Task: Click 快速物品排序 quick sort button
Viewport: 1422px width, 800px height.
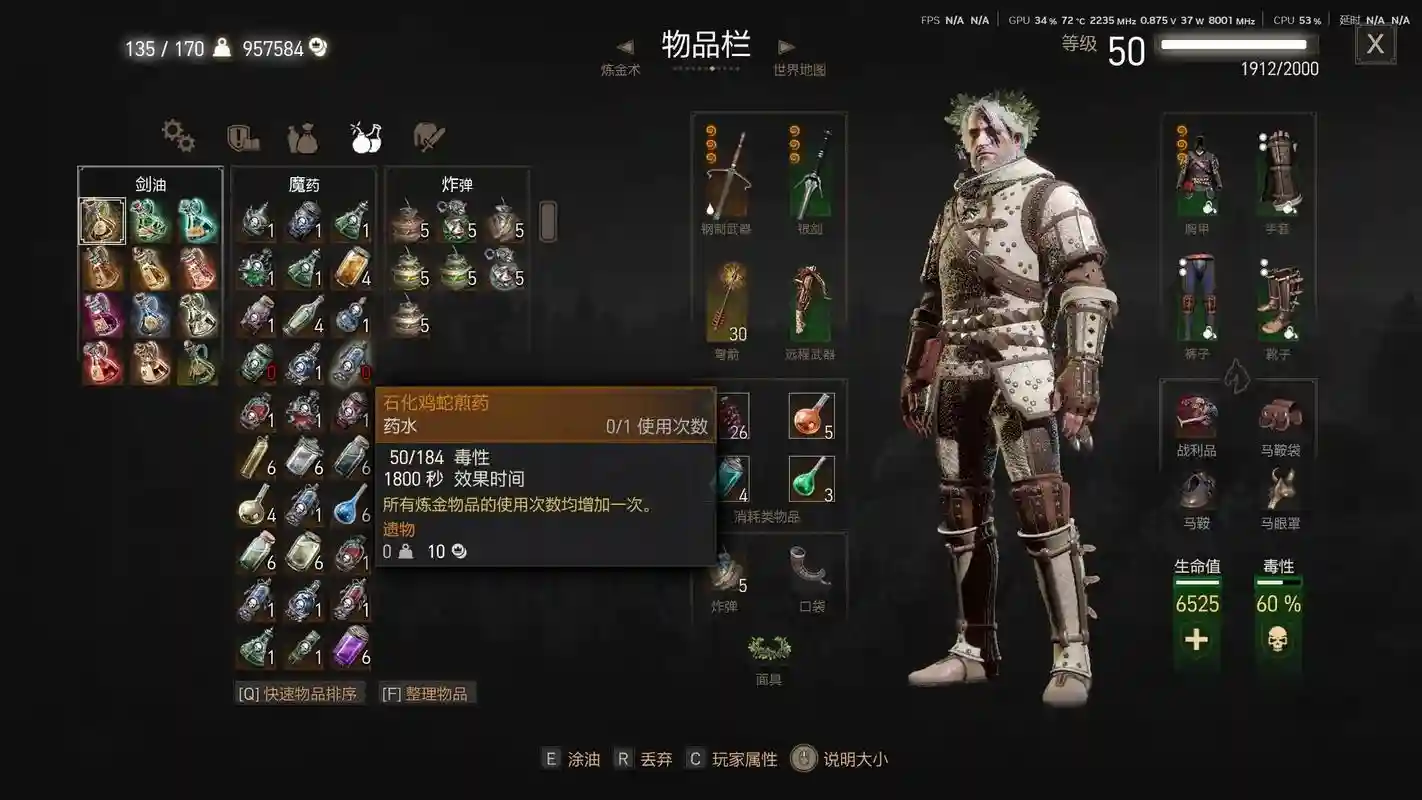Action: pyautogui.click(x=299, y=693)
